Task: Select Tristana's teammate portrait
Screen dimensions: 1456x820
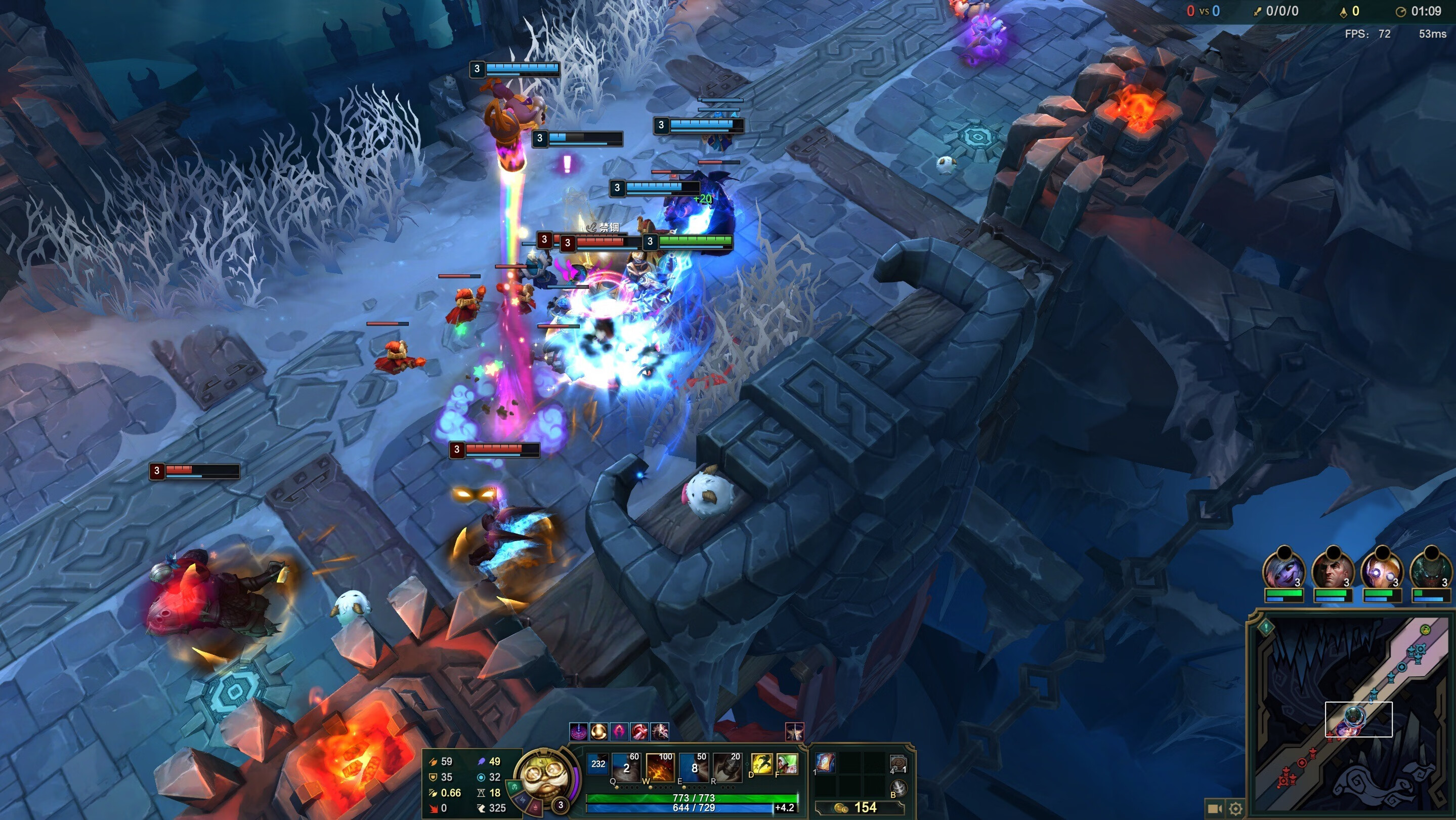Action: pyautogui.click(x=1283, y=571)
